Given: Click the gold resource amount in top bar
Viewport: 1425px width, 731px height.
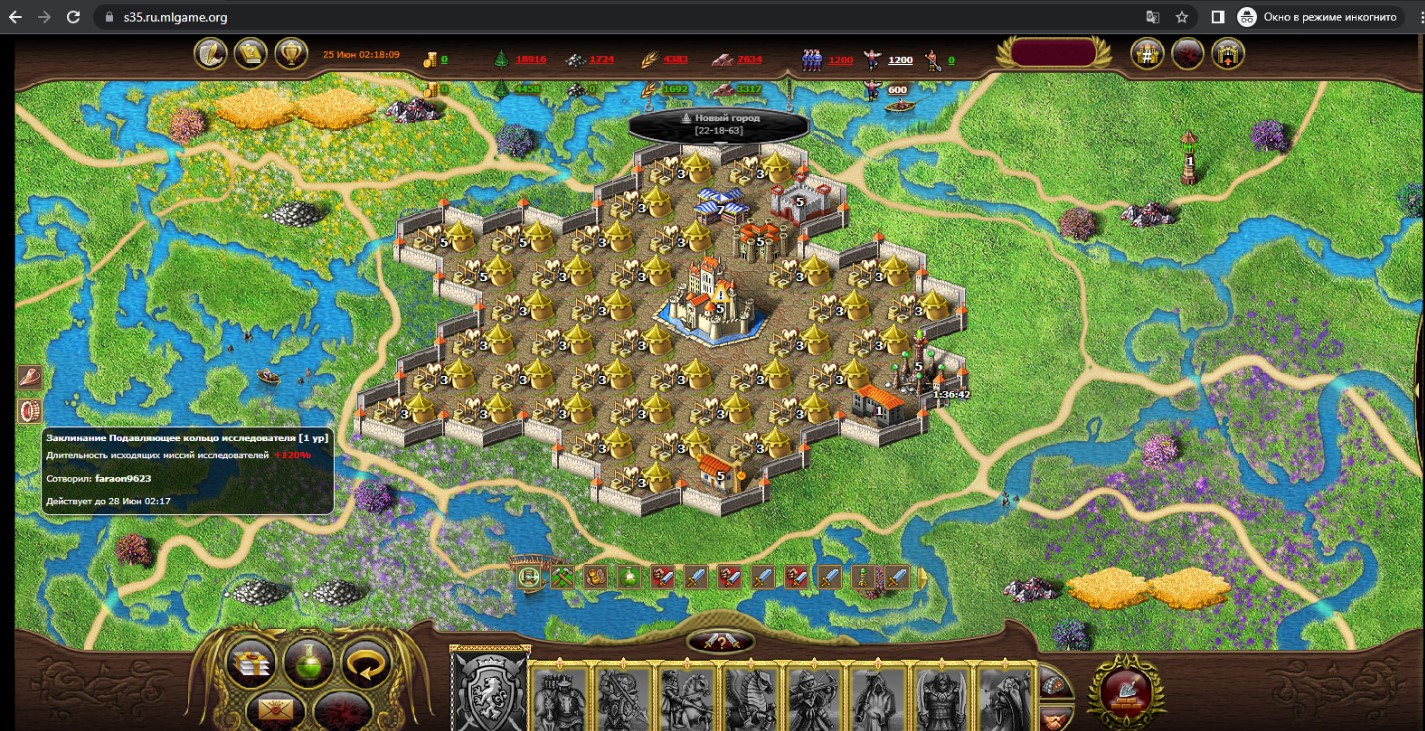Looking at the screenshot, I should (x=443, y=60).
